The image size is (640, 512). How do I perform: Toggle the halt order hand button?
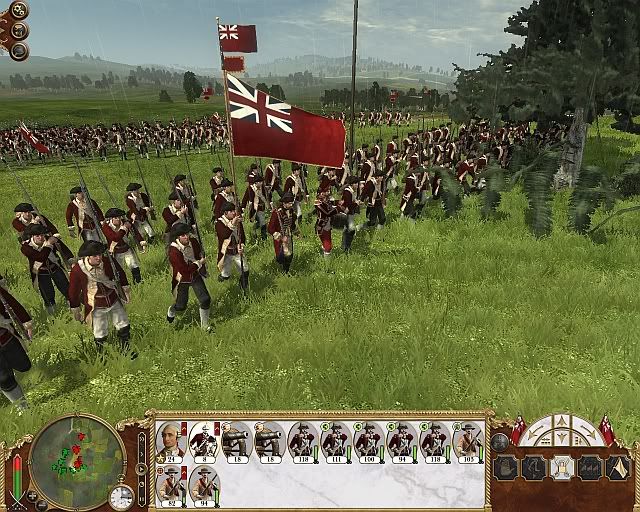point(506,467)
